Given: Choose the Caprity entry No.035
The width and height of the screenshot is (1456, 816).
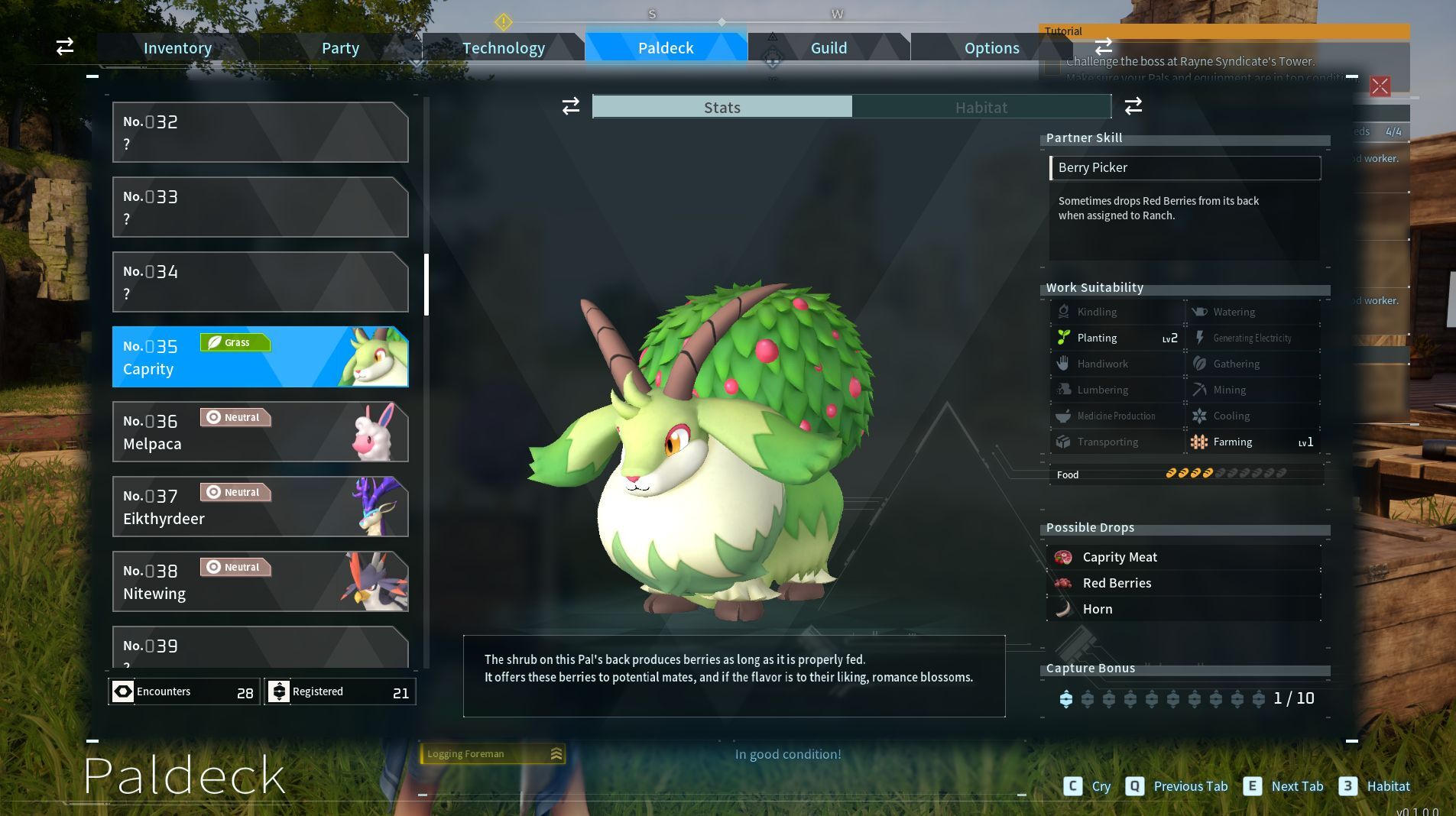Looking at the screenshot, I should click(x=260, y=357).
